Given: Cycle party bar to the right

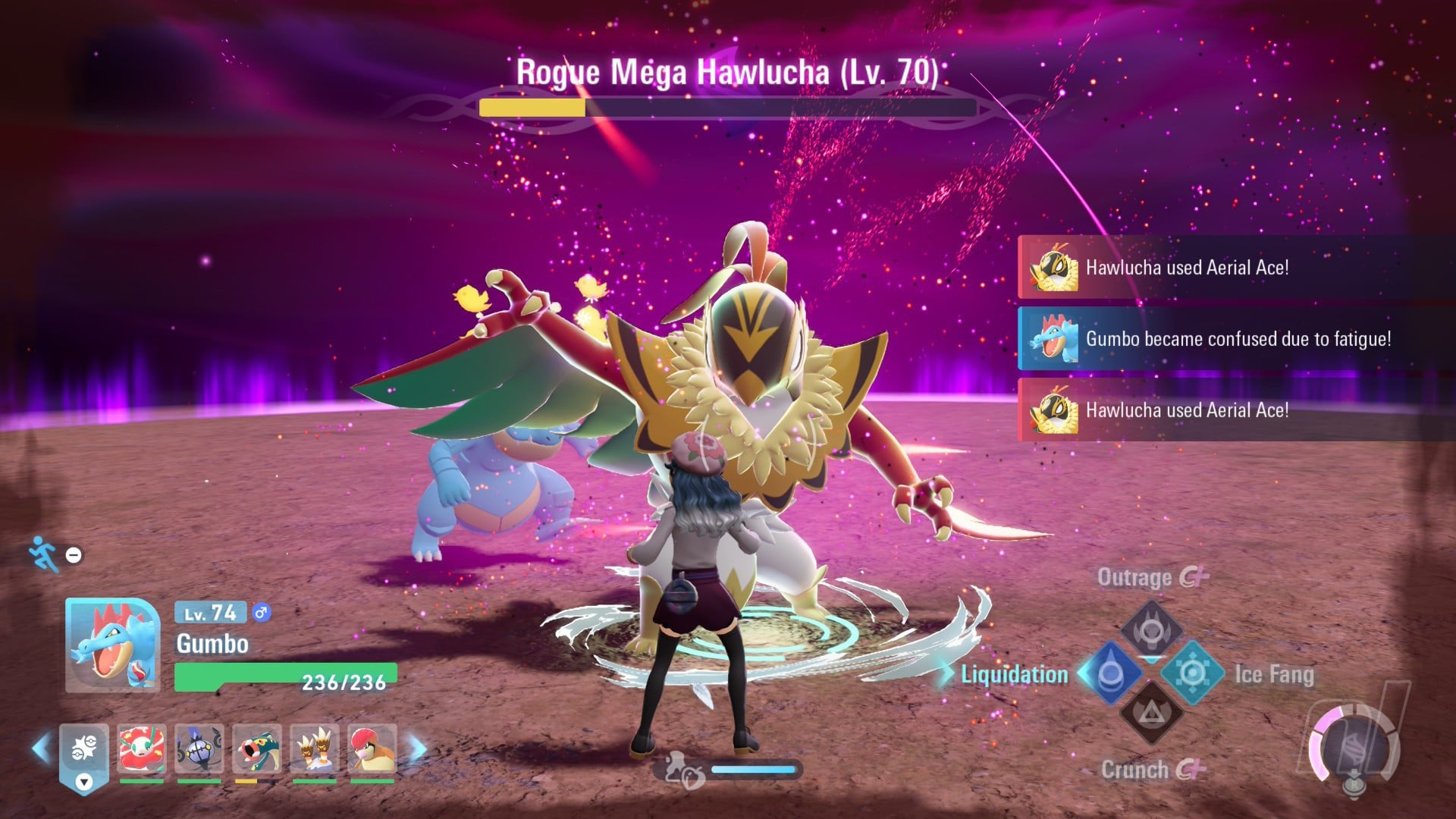Looking at the screenshot, I should click(x=418, y=749).
